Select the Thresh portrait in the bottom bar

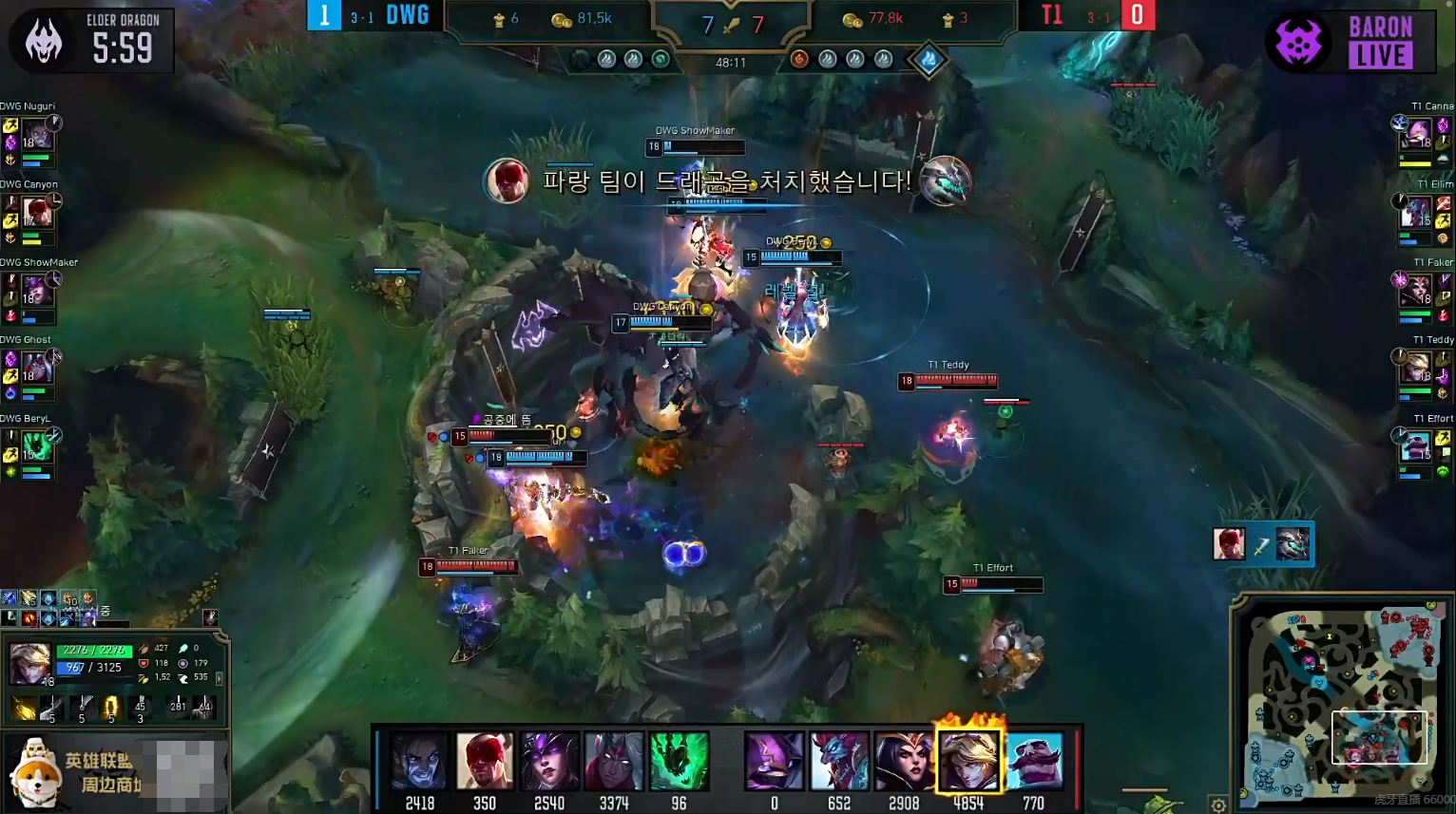679,761
